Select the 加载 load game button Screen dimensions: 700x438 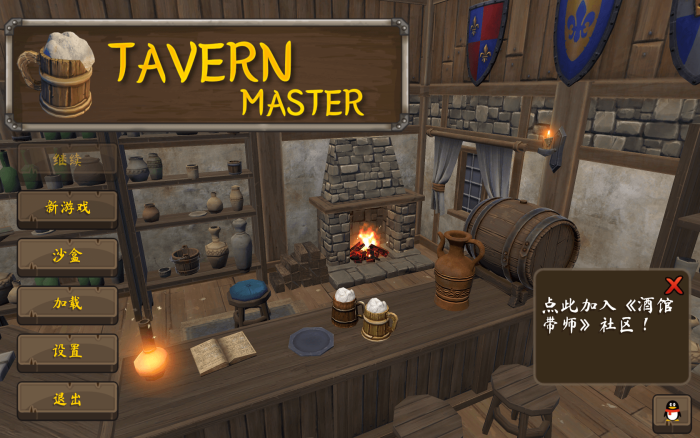click(x=67, y=303)
